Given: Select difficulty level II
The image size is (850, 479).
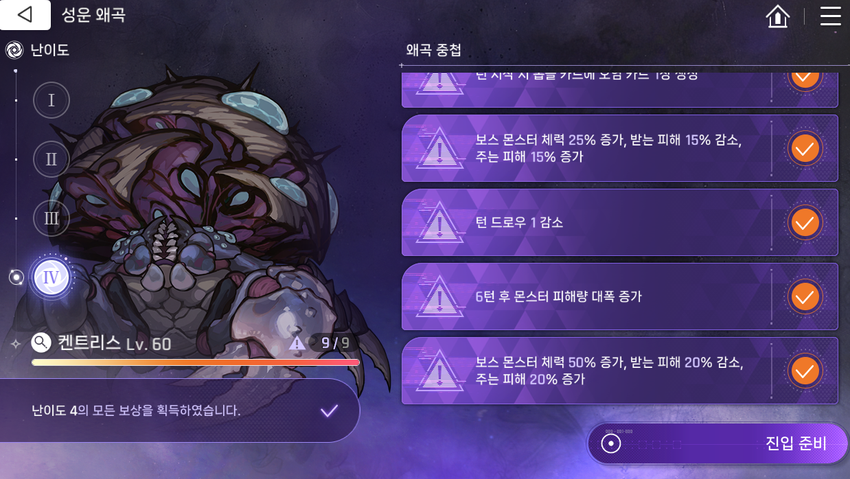Looking at the screenshot, I should pyautogui.click(x=51, y=158).
